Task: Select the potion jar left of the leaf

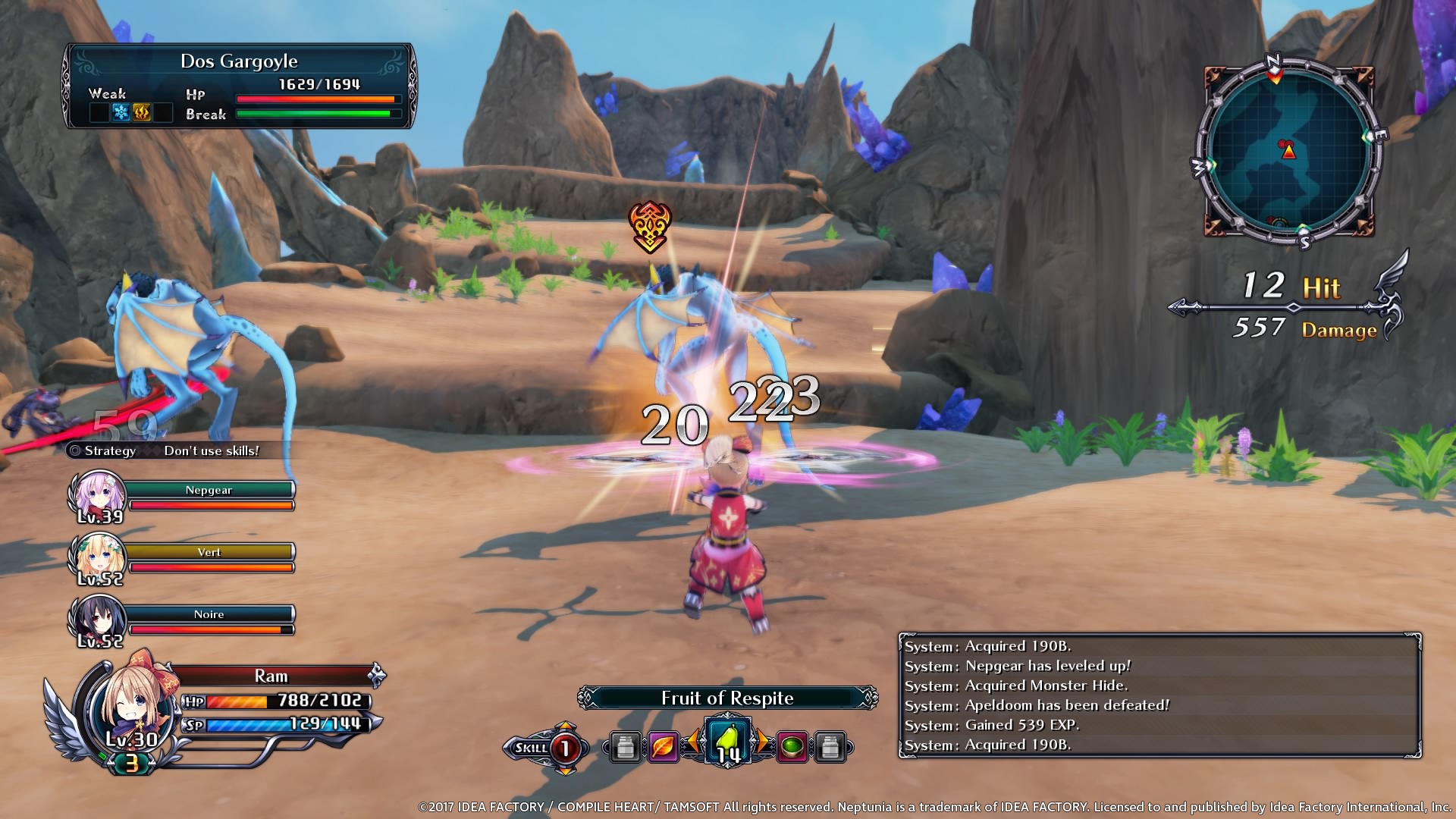Action: point(623,745)
